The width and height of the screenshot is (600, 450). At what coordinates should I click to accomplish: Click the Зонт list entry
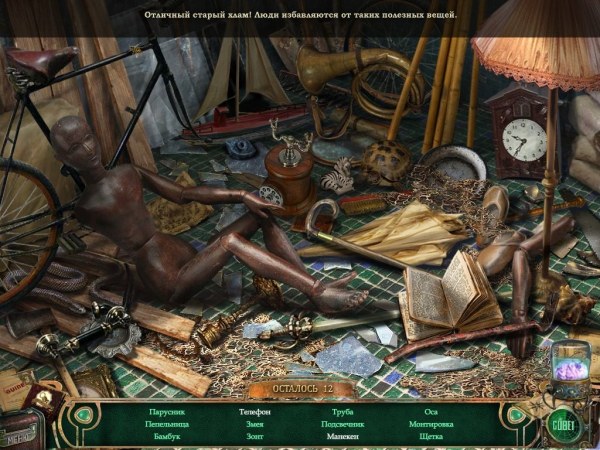pos(255,437)
